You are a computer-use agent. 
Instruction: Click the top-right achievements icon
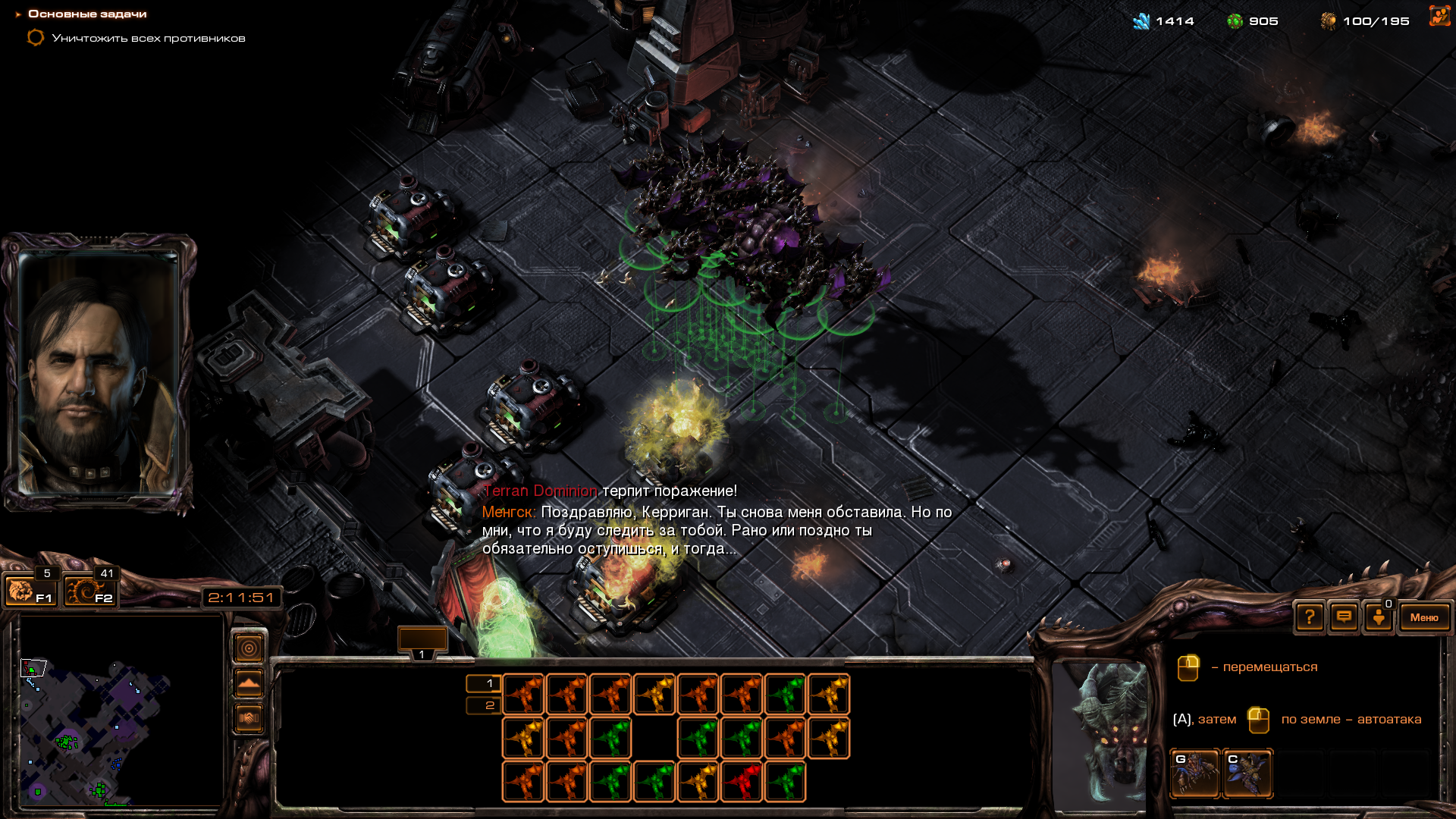coord(1439,17)
